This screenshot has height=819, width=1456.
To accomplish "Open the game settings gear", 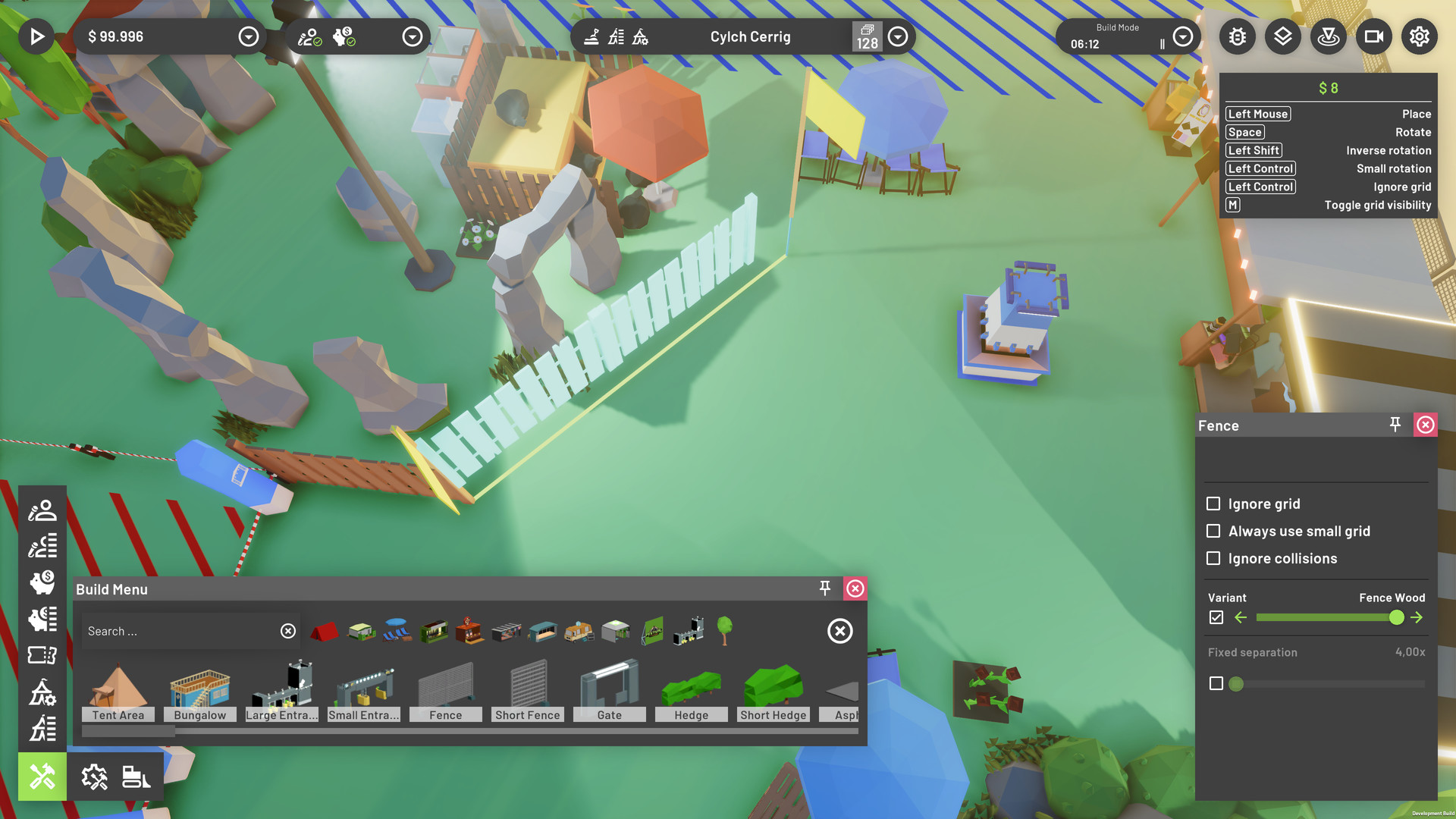I will (x=1419, y=36).
